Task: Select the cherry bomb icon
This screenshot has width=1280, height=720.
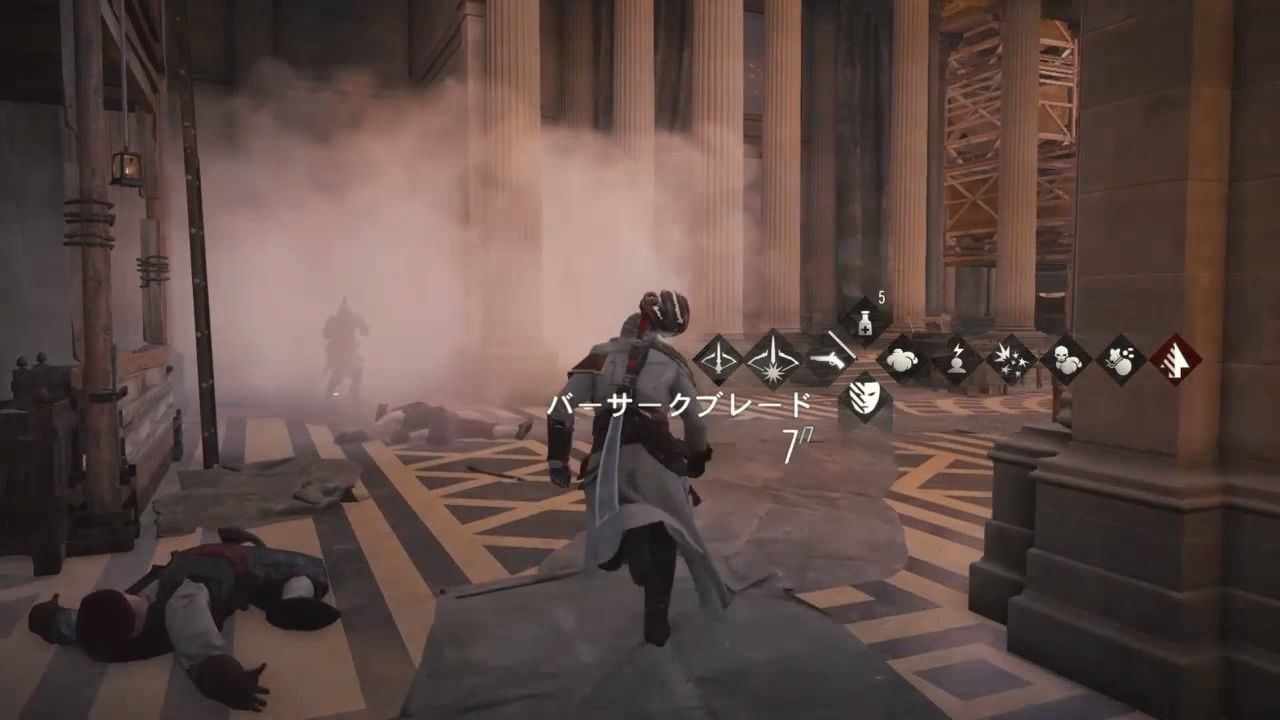Action: click(x=1119, y=360)
